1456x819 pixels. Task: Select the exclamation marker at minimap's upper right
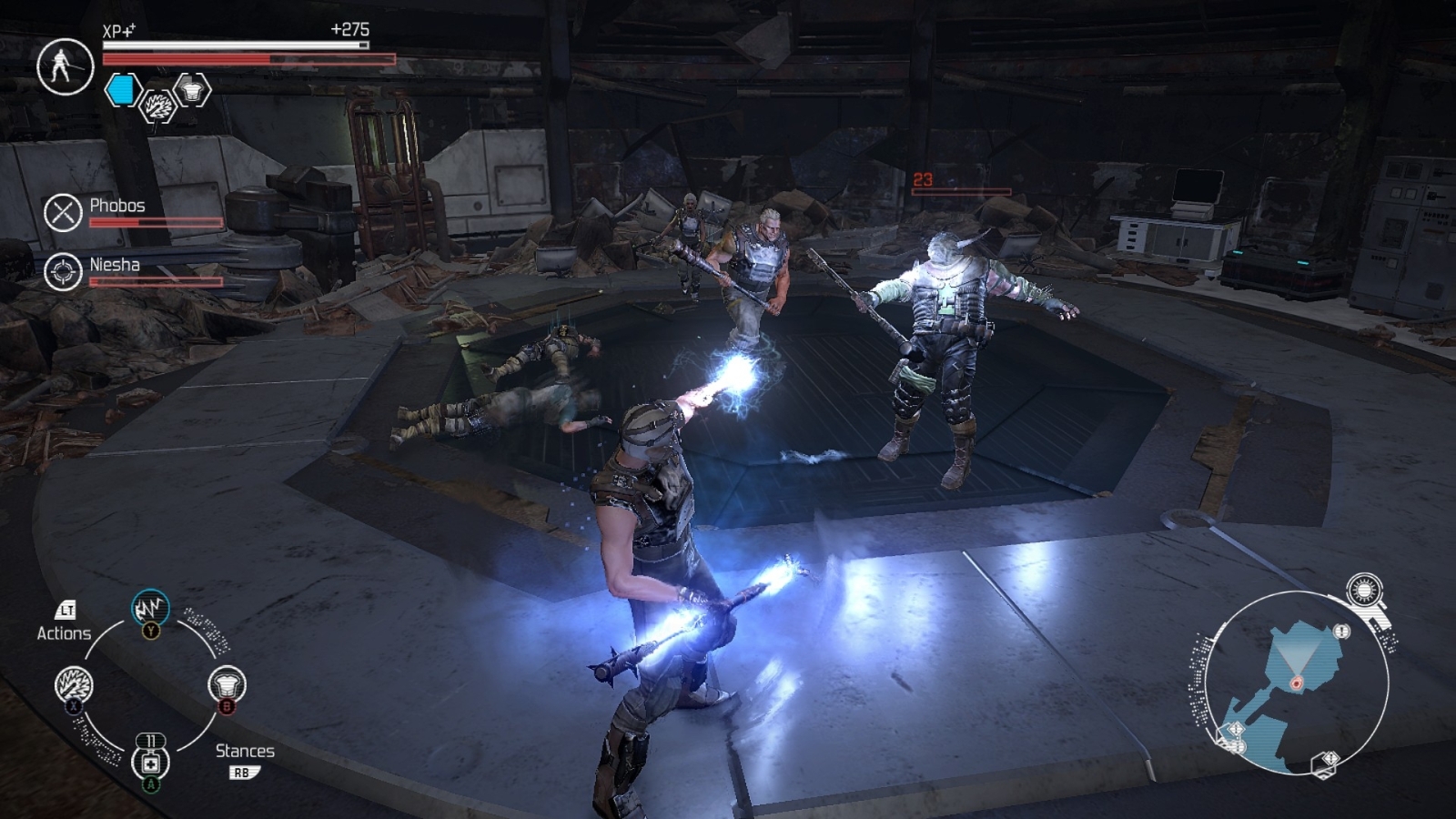[1342, 632]
